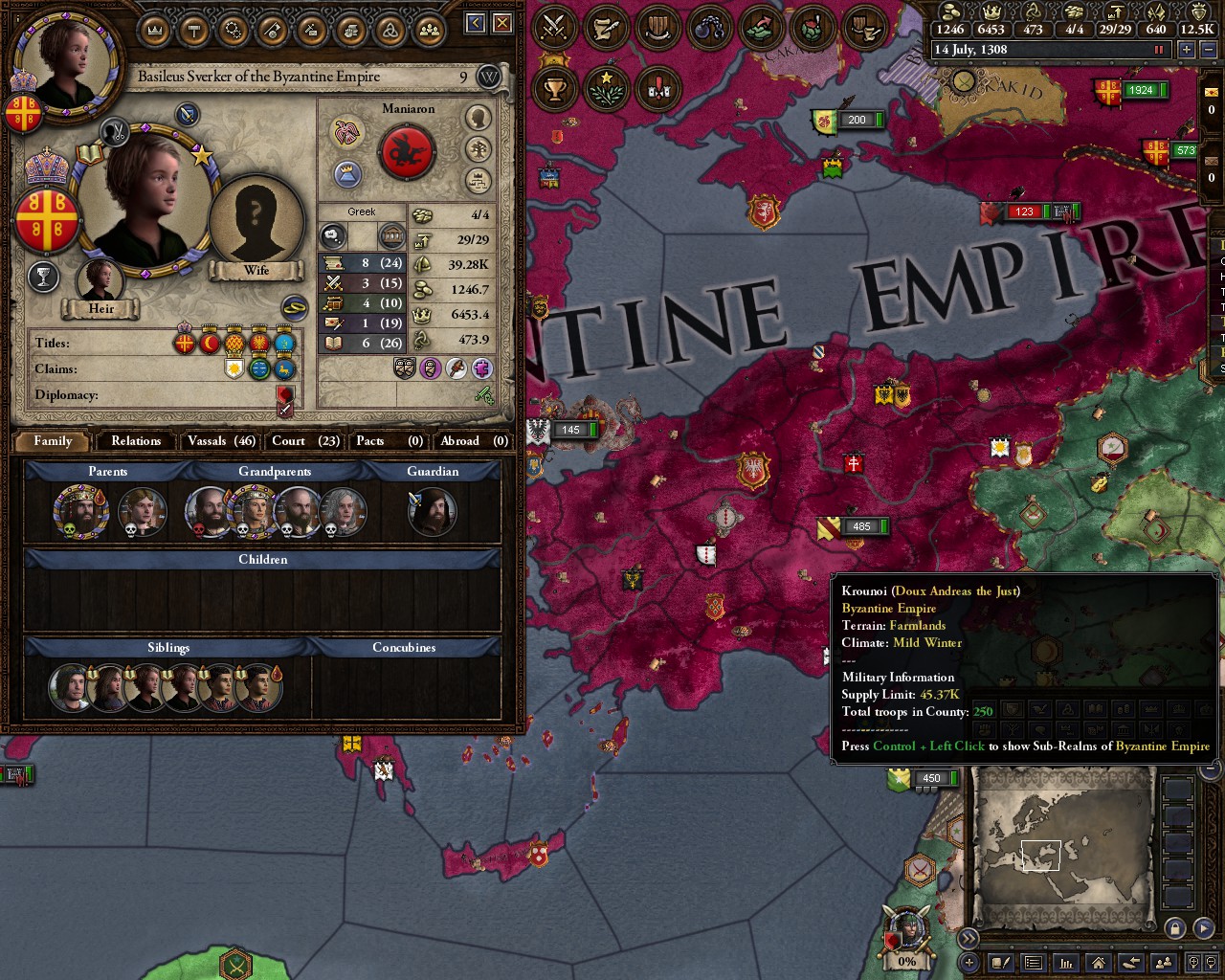The width and height of the screenshot is (1225, 980).
Task: Expand extra map modes with the plus button
Action: (x=967, y=963)
